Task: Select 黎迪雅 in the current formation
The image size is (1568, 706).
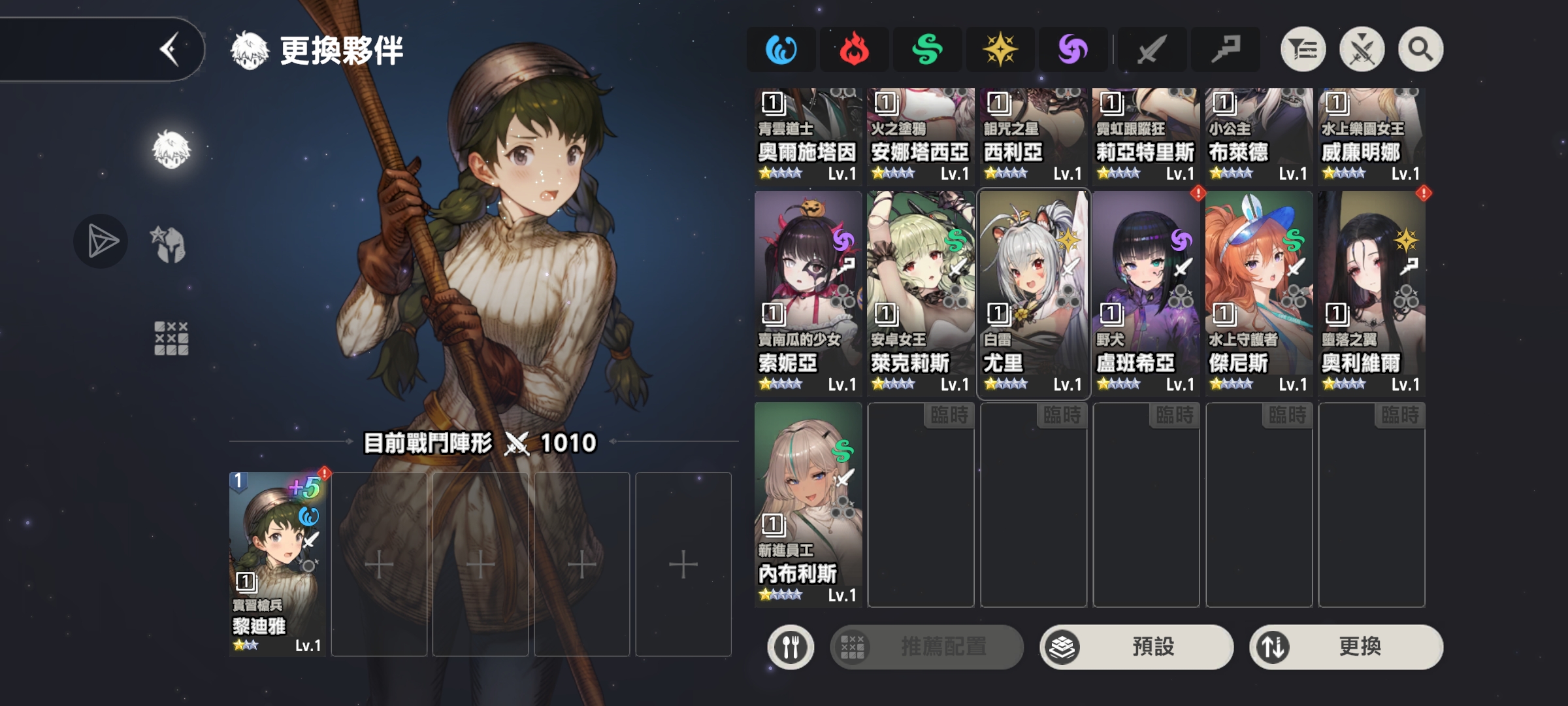Action: click(278, 563)
